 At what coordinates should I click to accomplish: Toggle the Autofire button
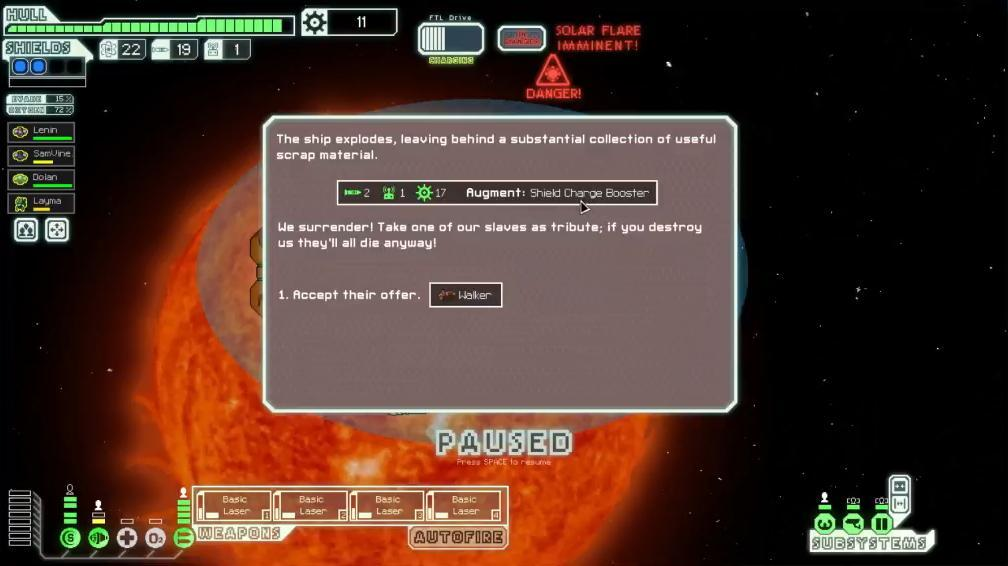click(457, 538)
